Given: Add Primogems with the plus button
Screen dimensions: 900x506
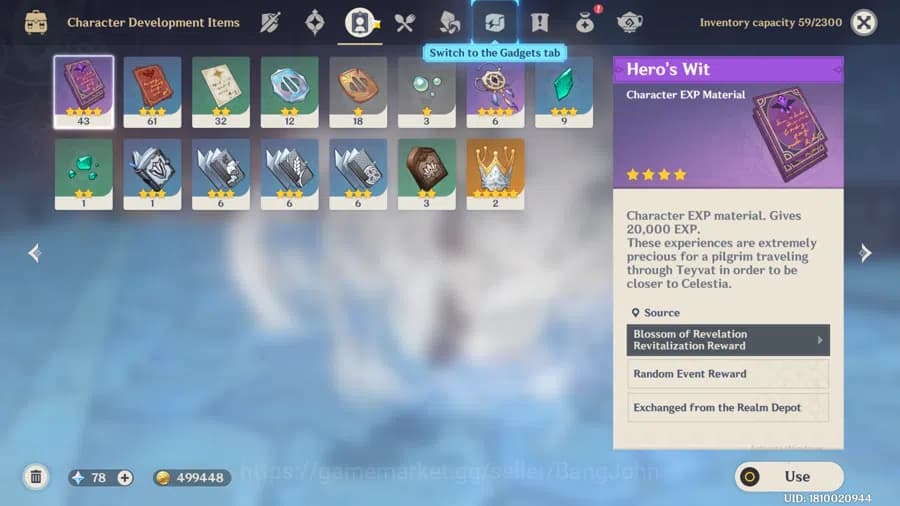Looking at the screenshot, I should pyautogui.click(x=125, y=478).
